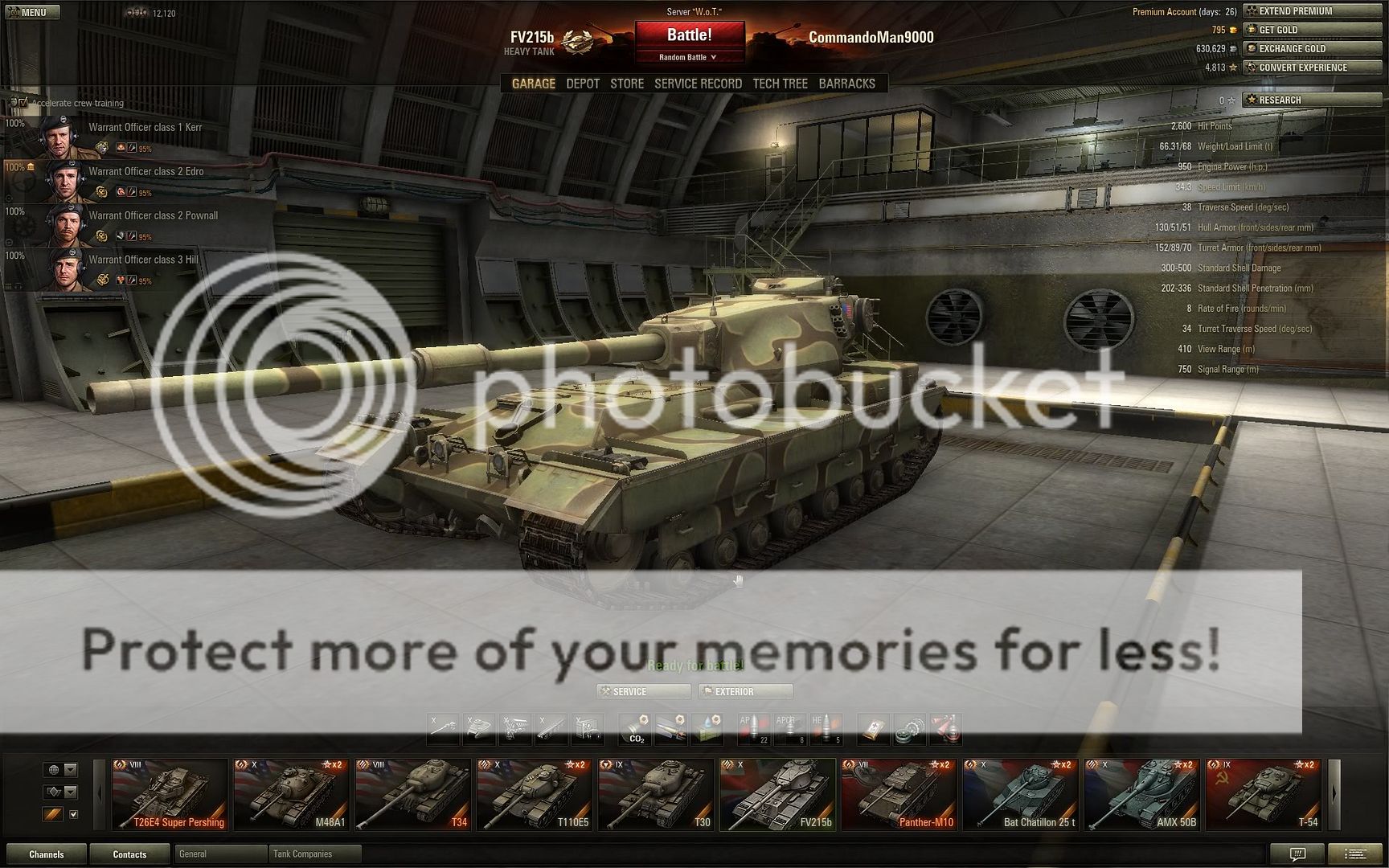Open the Research button

(x=1312, y=100)
